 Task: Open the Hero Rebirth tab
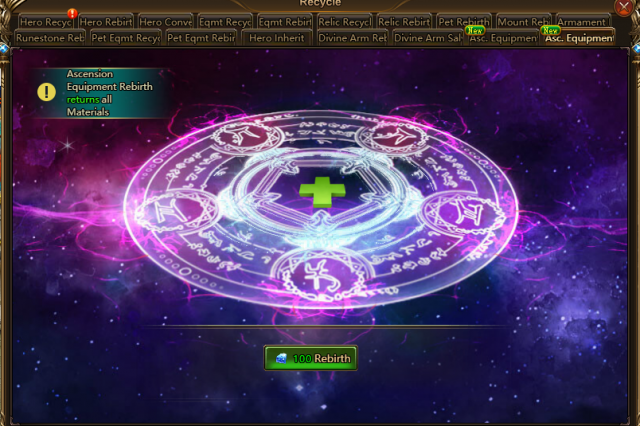pos(105,22)
